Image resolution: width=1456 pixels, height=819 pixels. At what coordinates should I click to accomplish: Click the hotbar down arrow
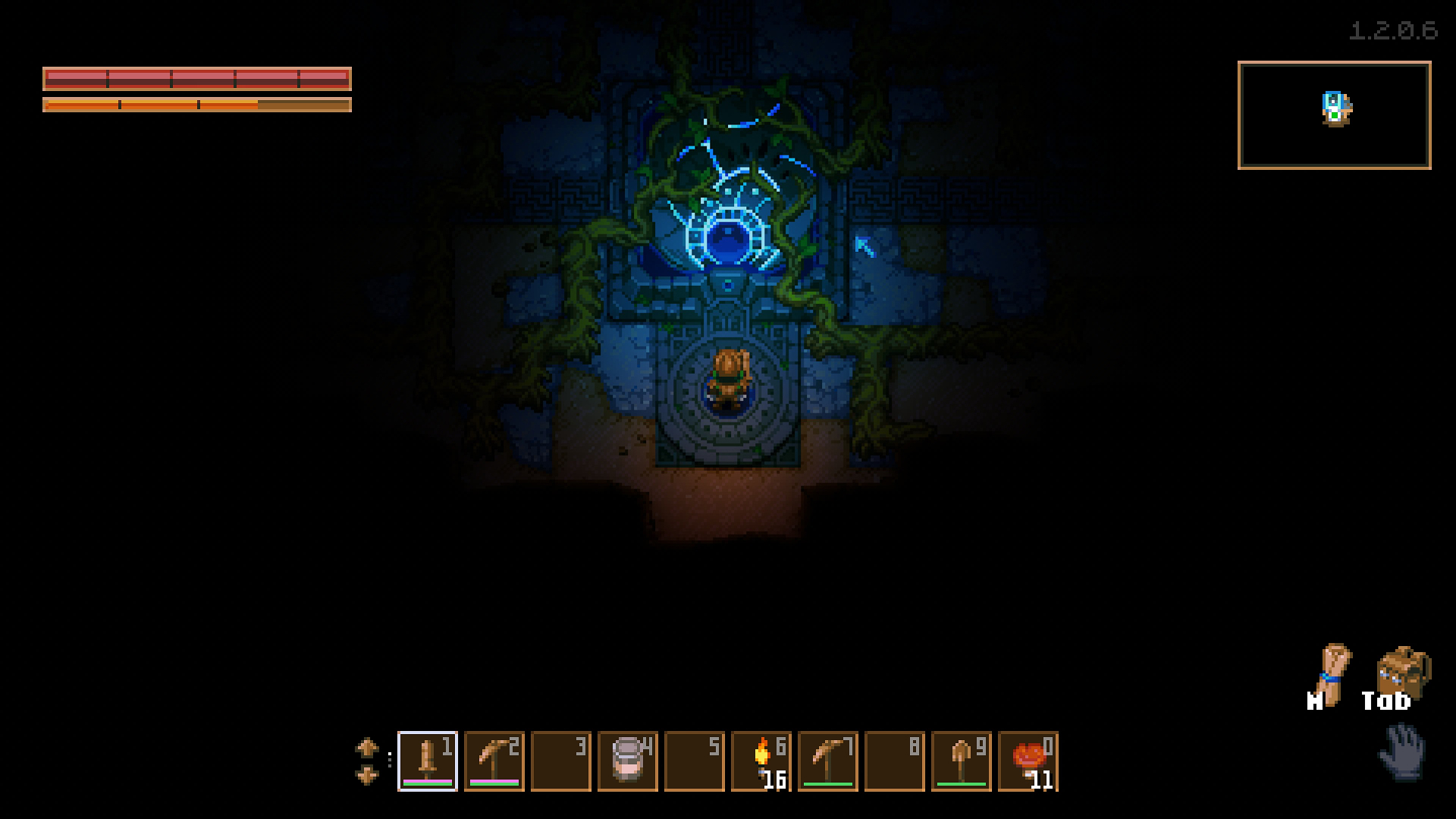point(367,775)
